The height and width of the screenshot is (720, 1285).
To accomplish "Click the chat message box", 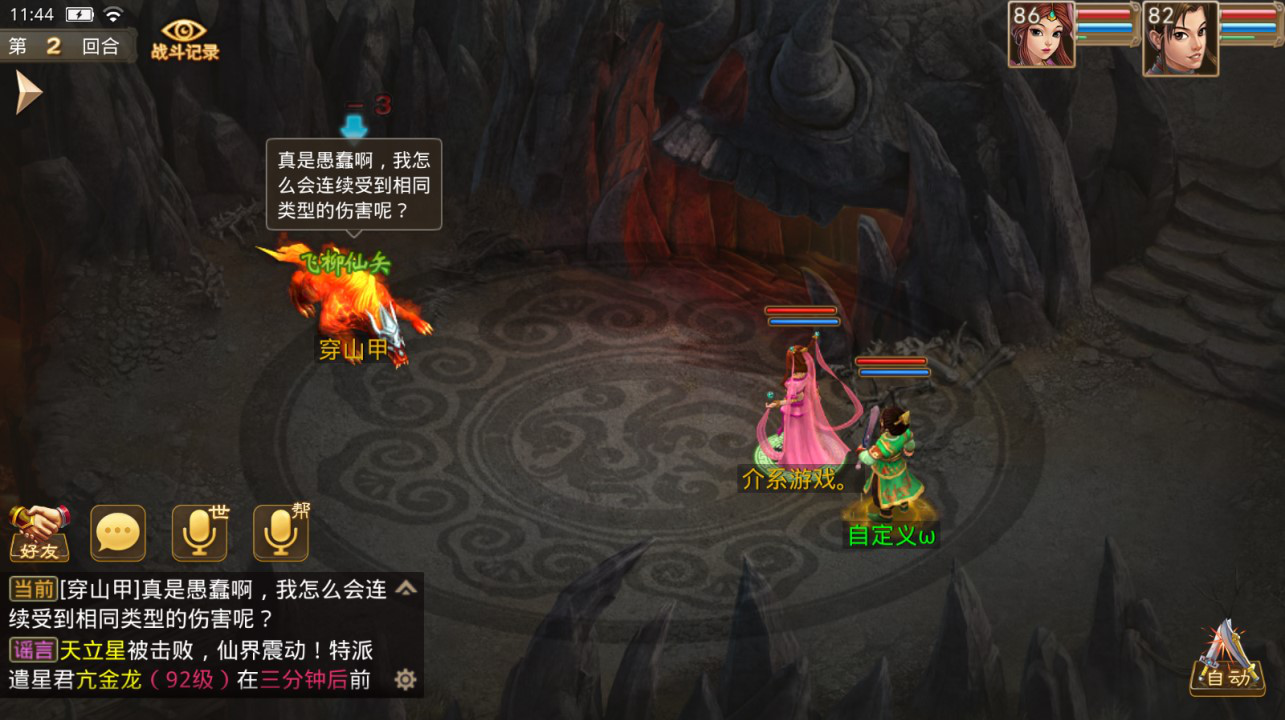I will [x=200, y=634].
